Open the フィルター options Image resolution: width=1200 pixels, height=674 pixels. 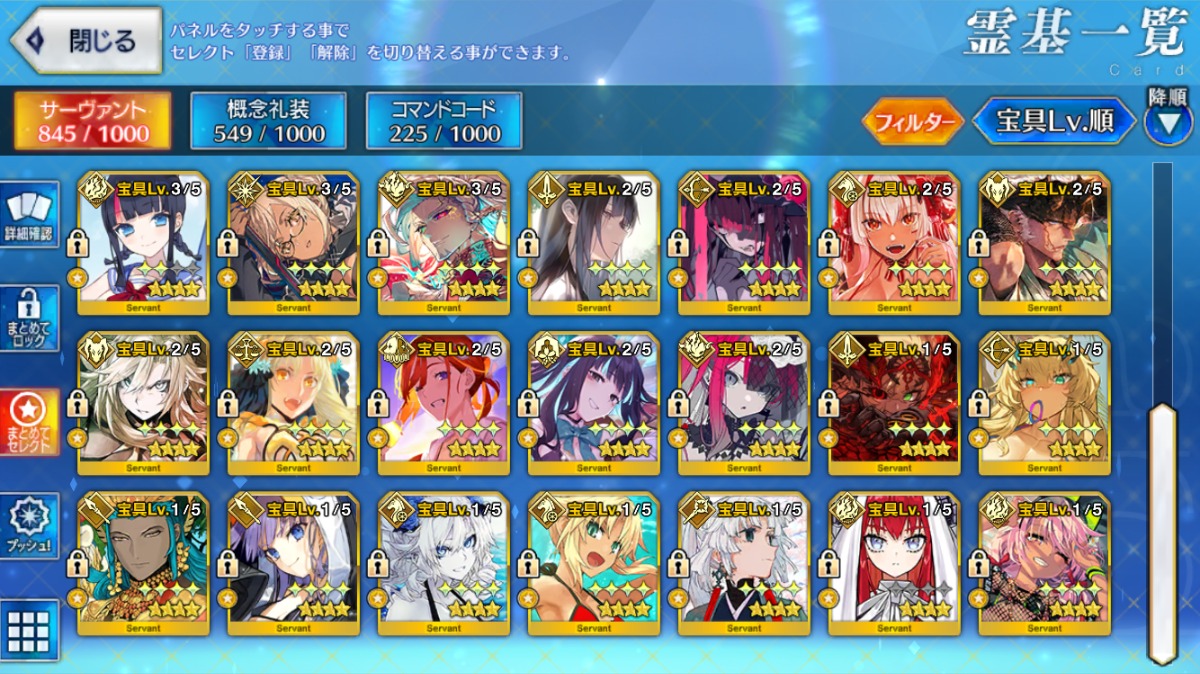tap(912, 122)
